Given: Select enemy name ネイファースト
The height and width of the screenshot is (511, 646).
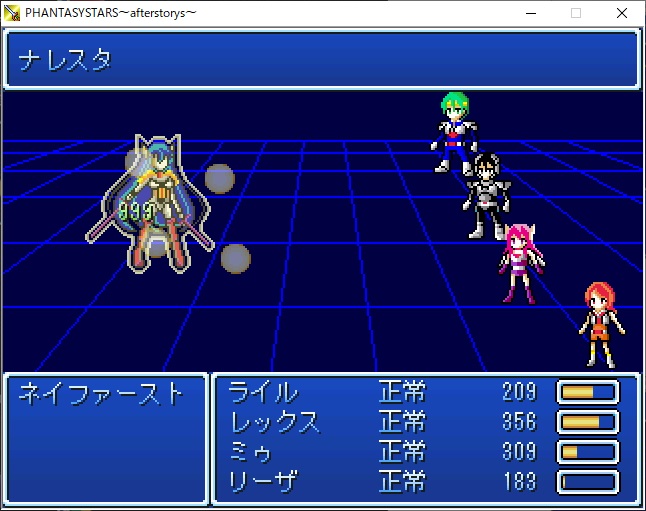Looking at the screenshot, I should (x=102, y=393).
